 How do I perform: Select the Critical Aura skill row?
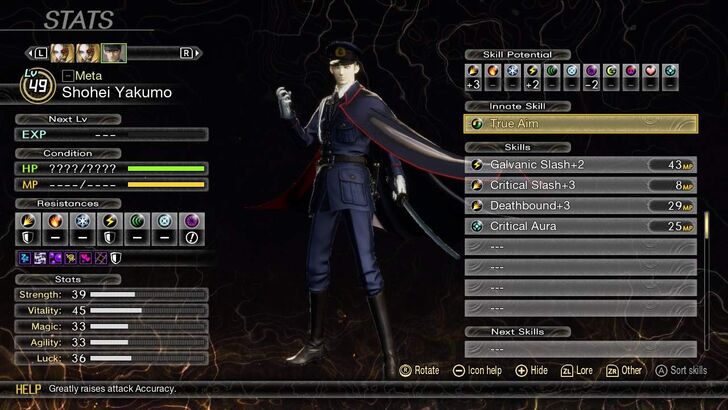[580, 226]
